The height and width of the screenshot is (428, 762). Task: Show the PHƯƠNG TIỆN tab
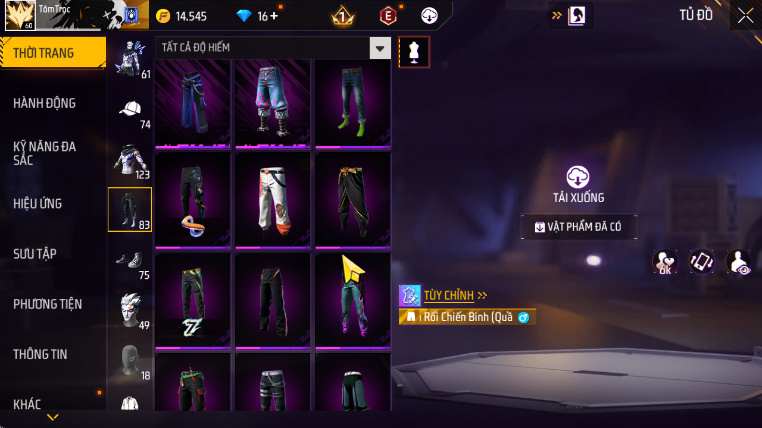point(48,304)
